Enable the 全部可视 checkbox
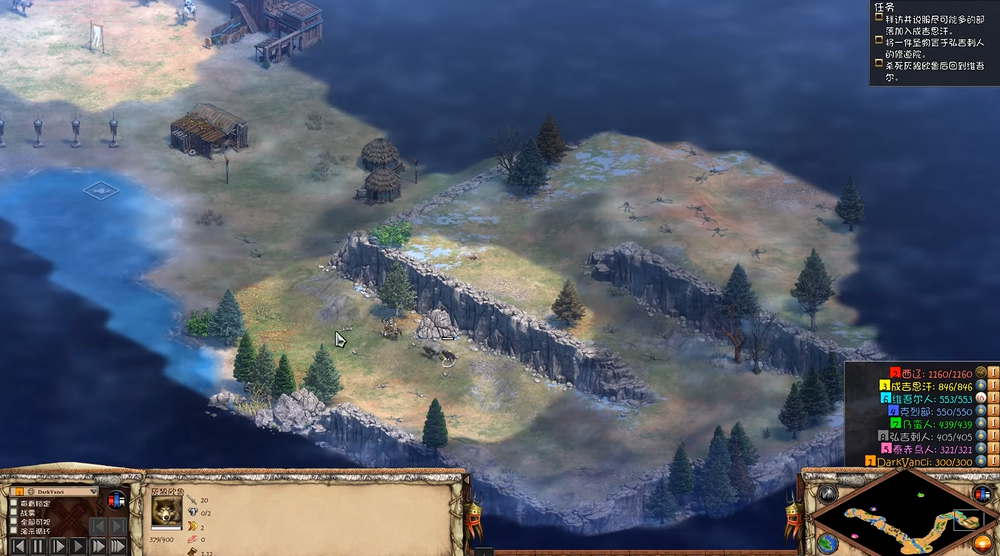This screenshot has height=556, width=1000. pos(13,522)
